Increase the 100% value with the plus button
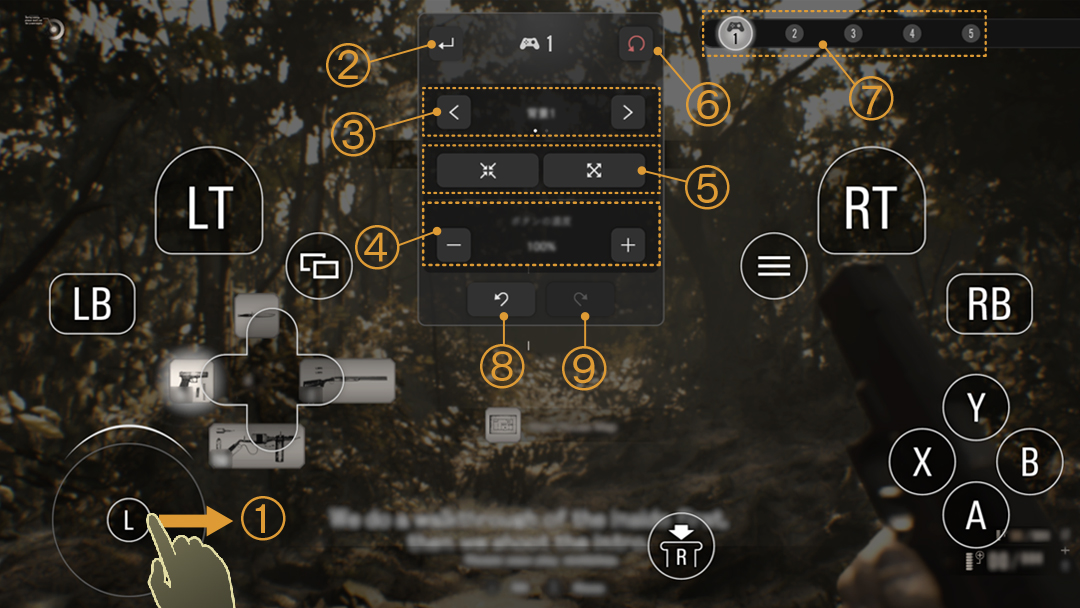The height and width of the screenshot is (608, 1080). pos(627,245)
